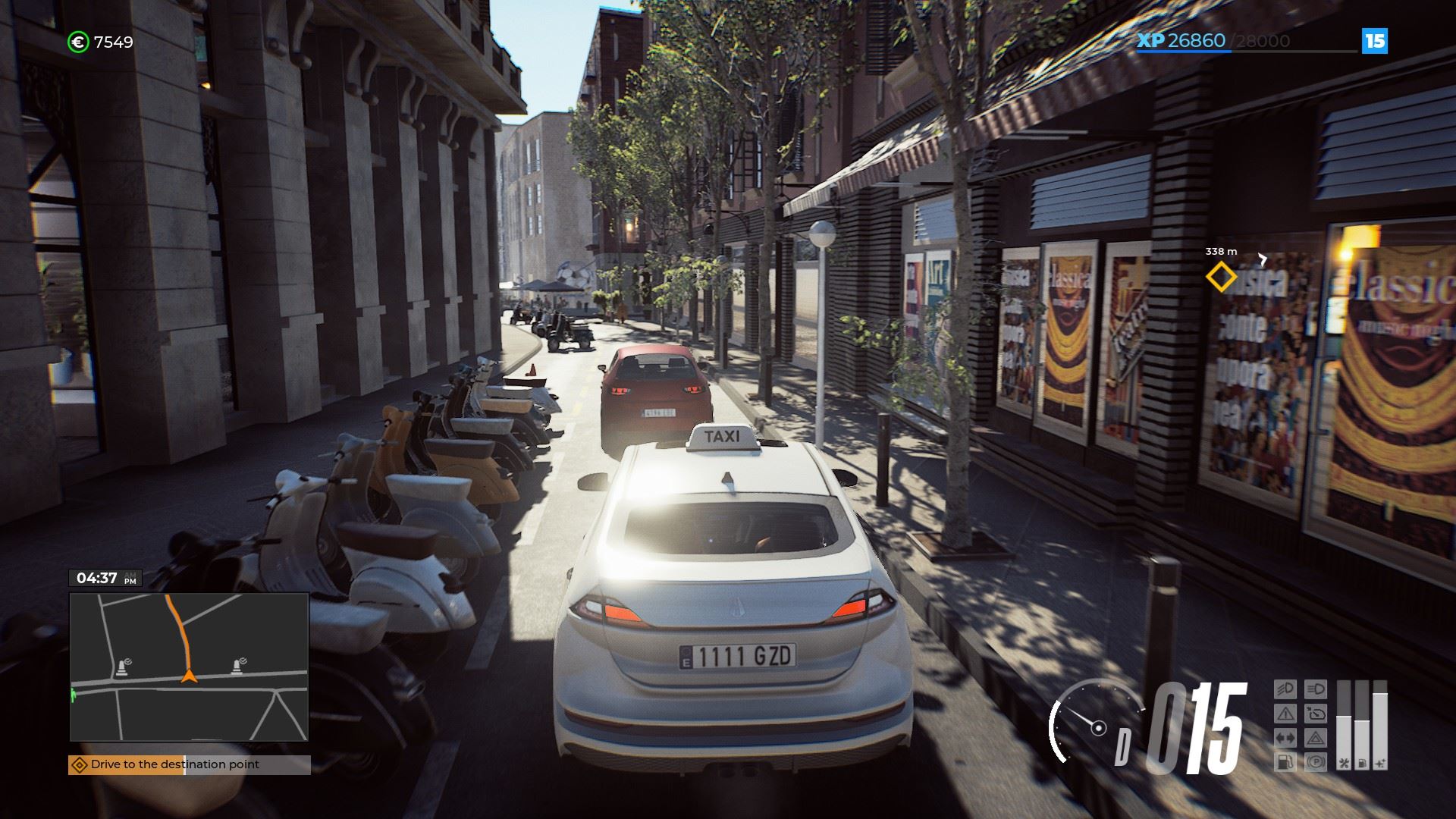Viewport: 1456px width, 819px height.
Task: Click the euro money coin icon
Action: [x=78, y=42]
